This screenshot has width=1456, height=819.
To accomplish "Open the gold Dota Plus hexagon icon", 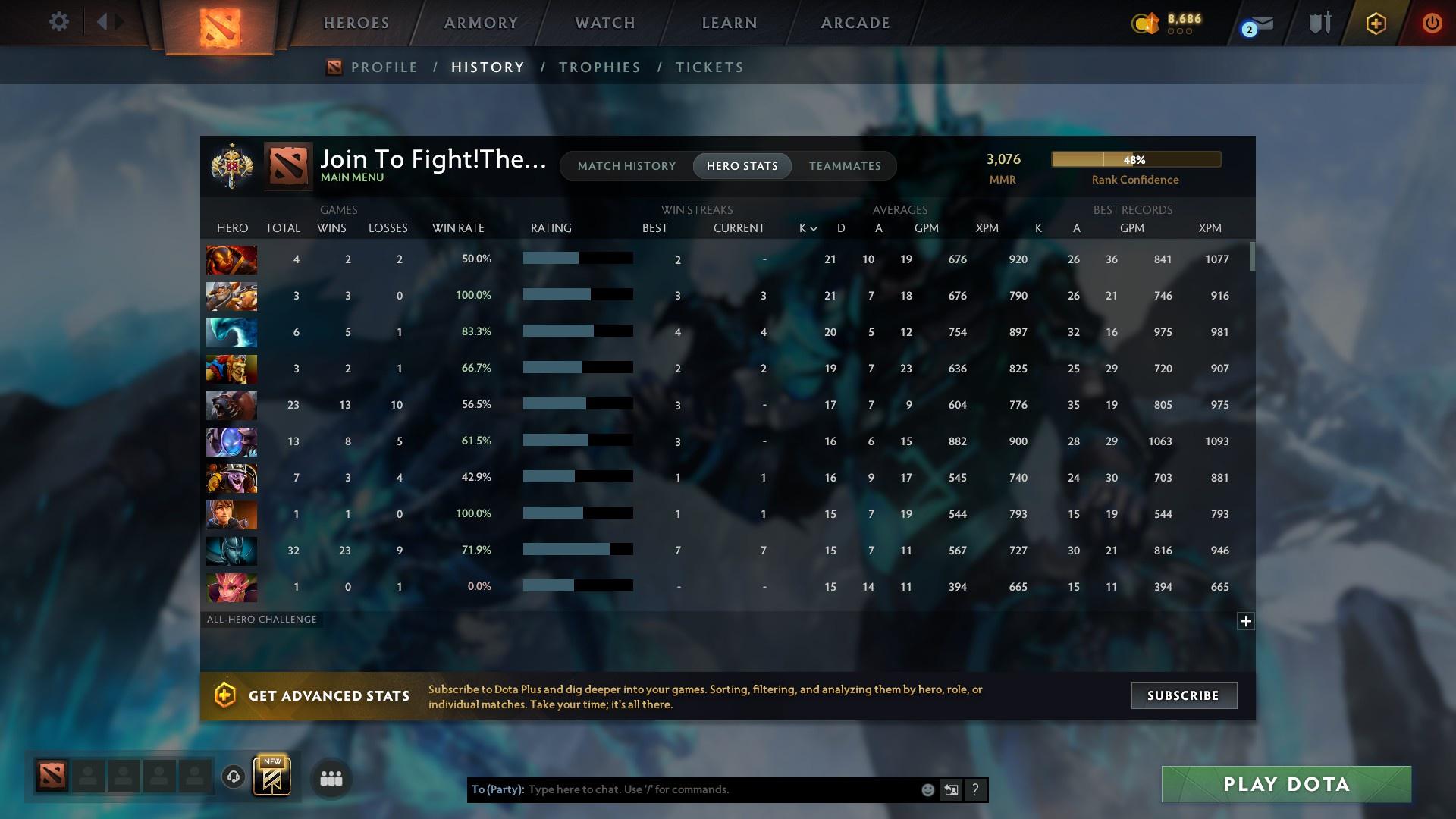I will coord(1375,23).
